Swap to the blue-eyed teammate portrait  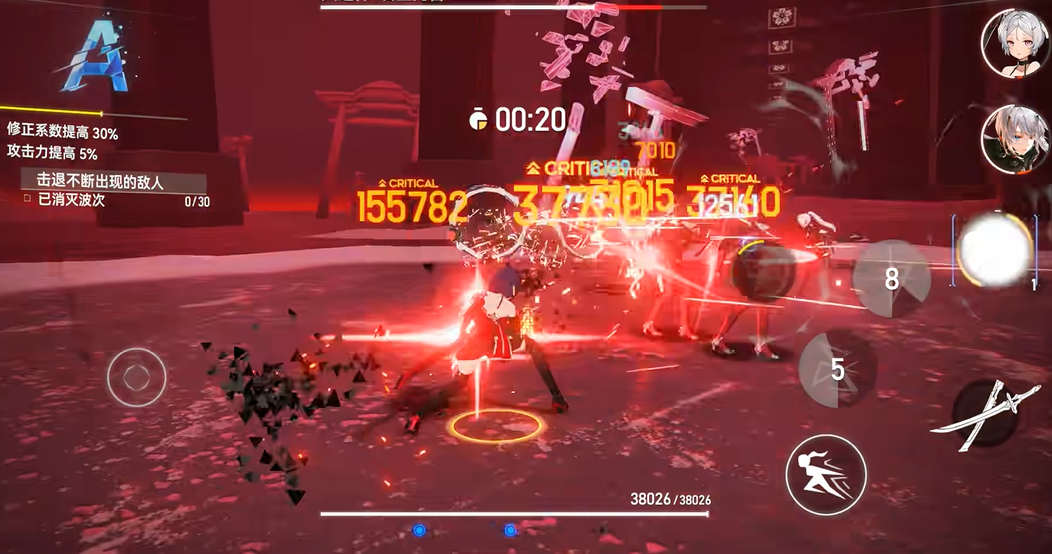[x=1015, y=139]
